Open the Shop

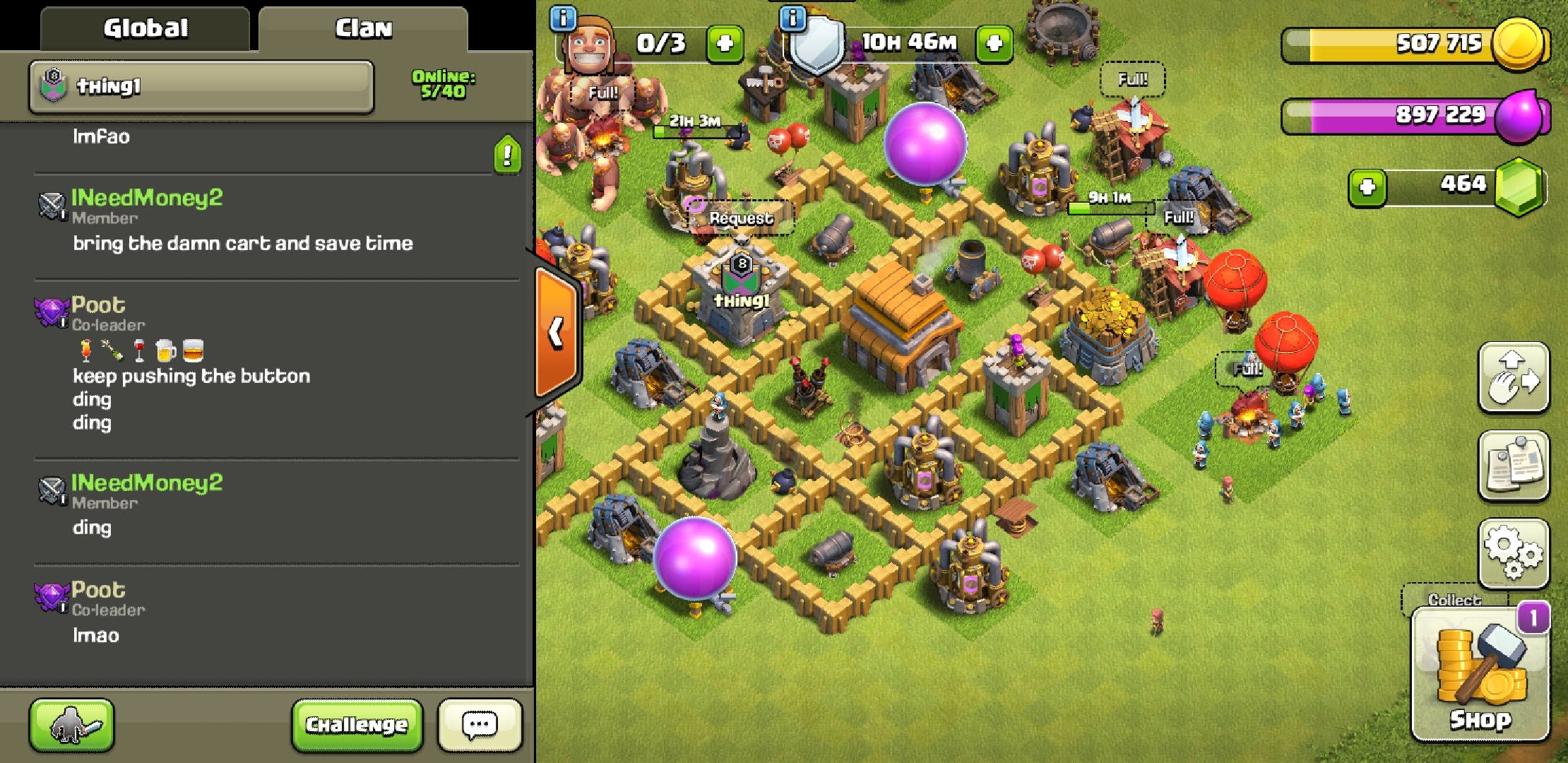point(1480,675)
